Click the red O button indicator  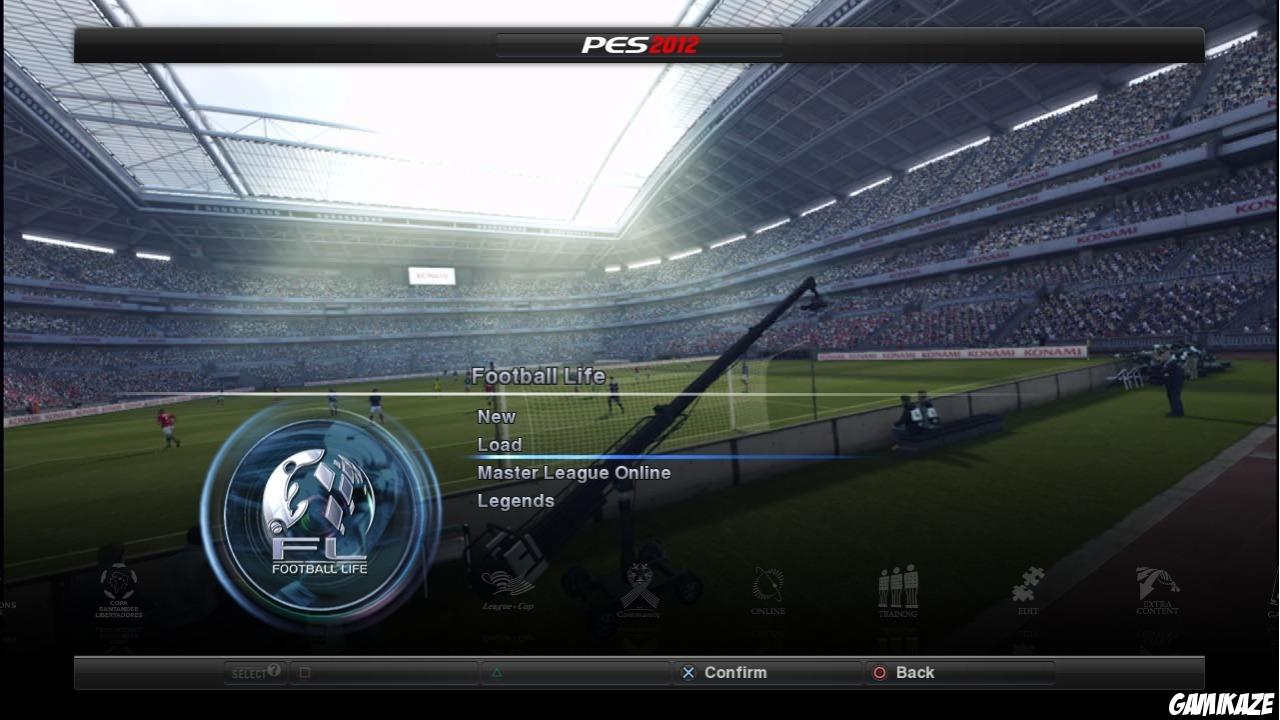pyautogui.click(x=880, y=672)
